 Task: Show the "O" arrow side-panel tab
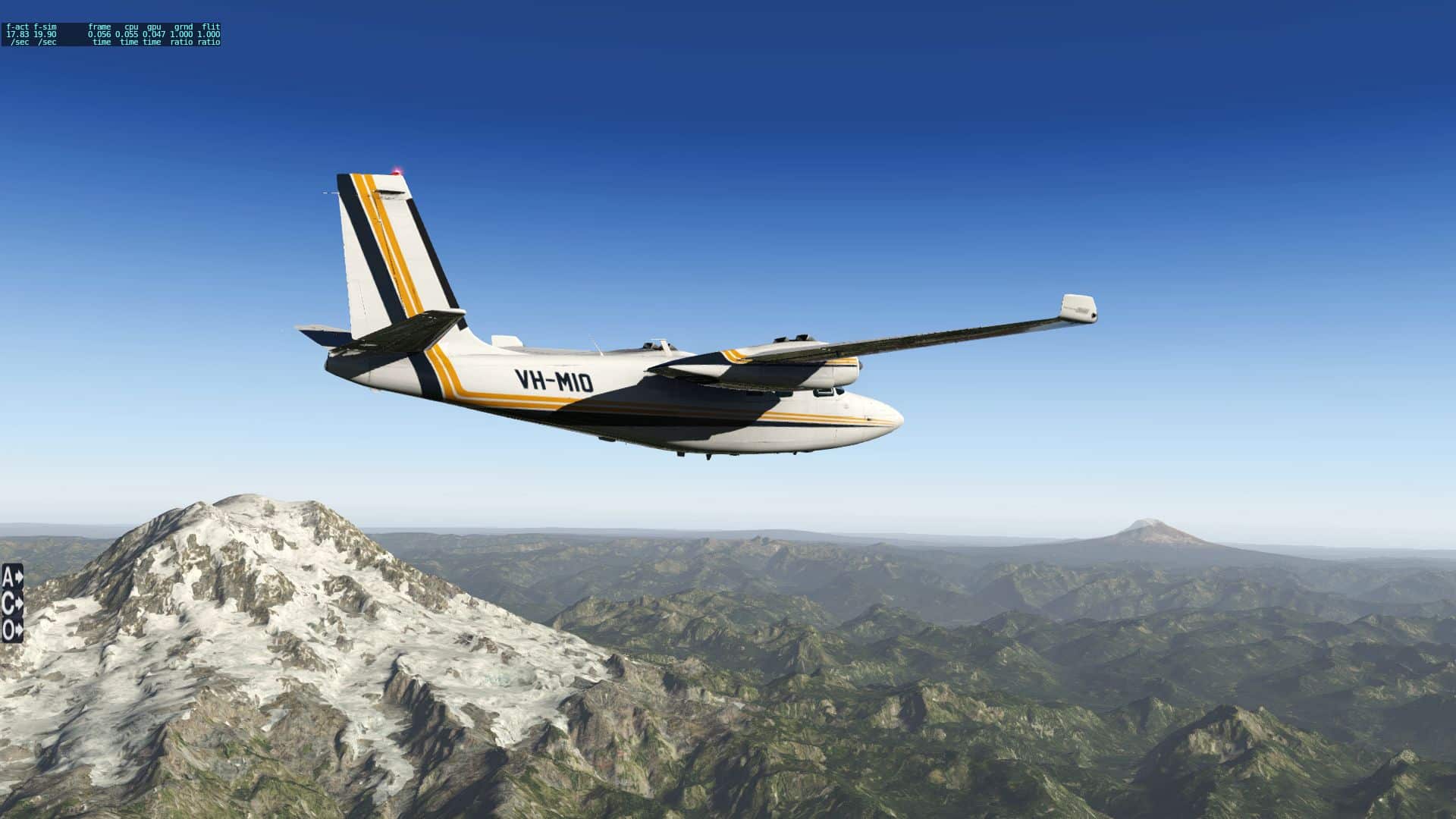pyautogui.click(x=12, y=629)
